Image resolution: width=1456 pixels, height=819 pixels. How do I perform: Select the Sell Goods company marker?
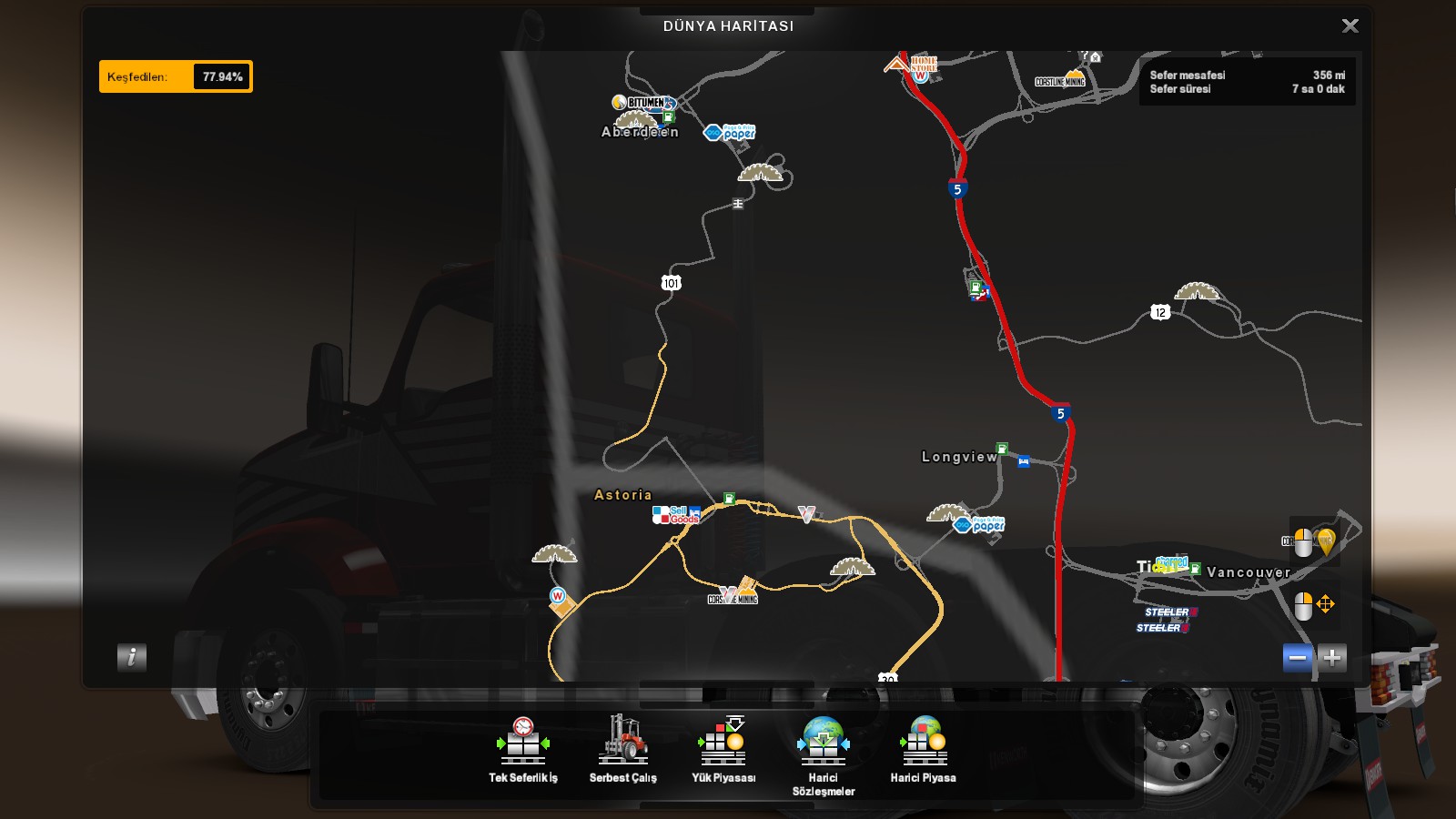677,515
